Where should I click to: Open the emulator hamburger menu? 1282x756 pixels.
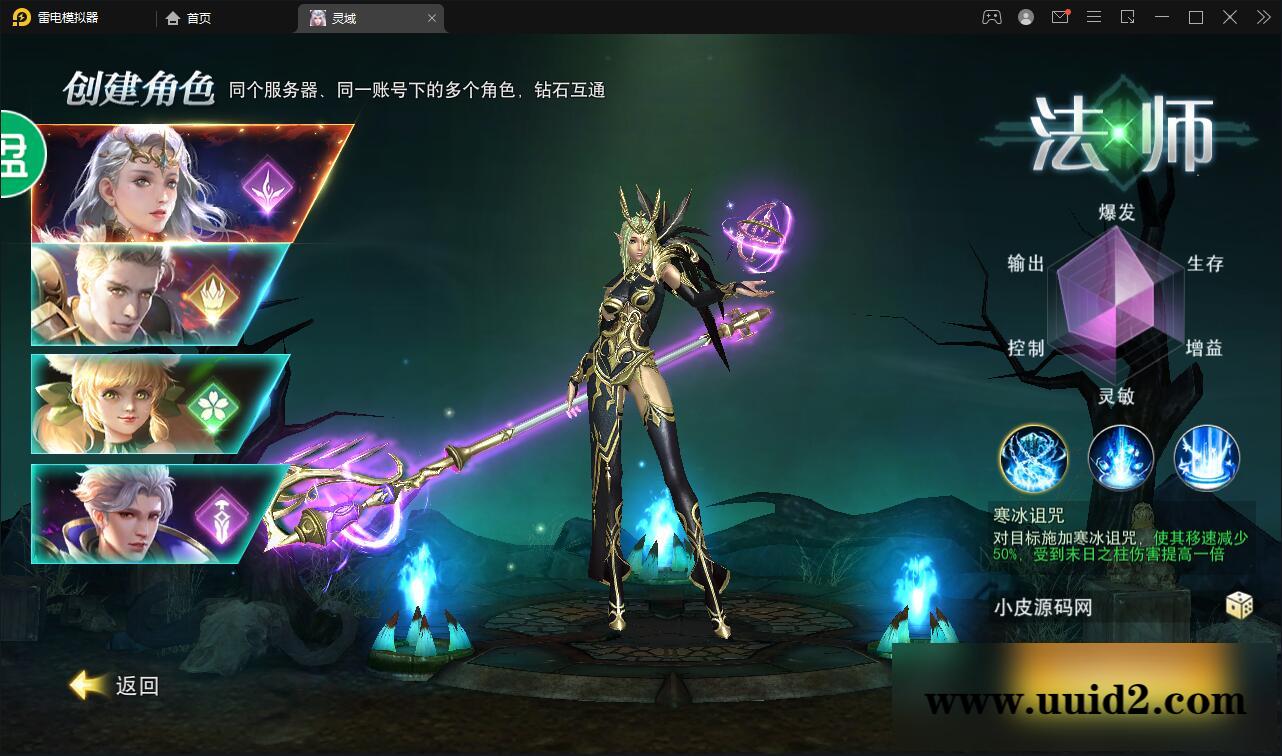pyautogui.click(x=1094, y=17)
